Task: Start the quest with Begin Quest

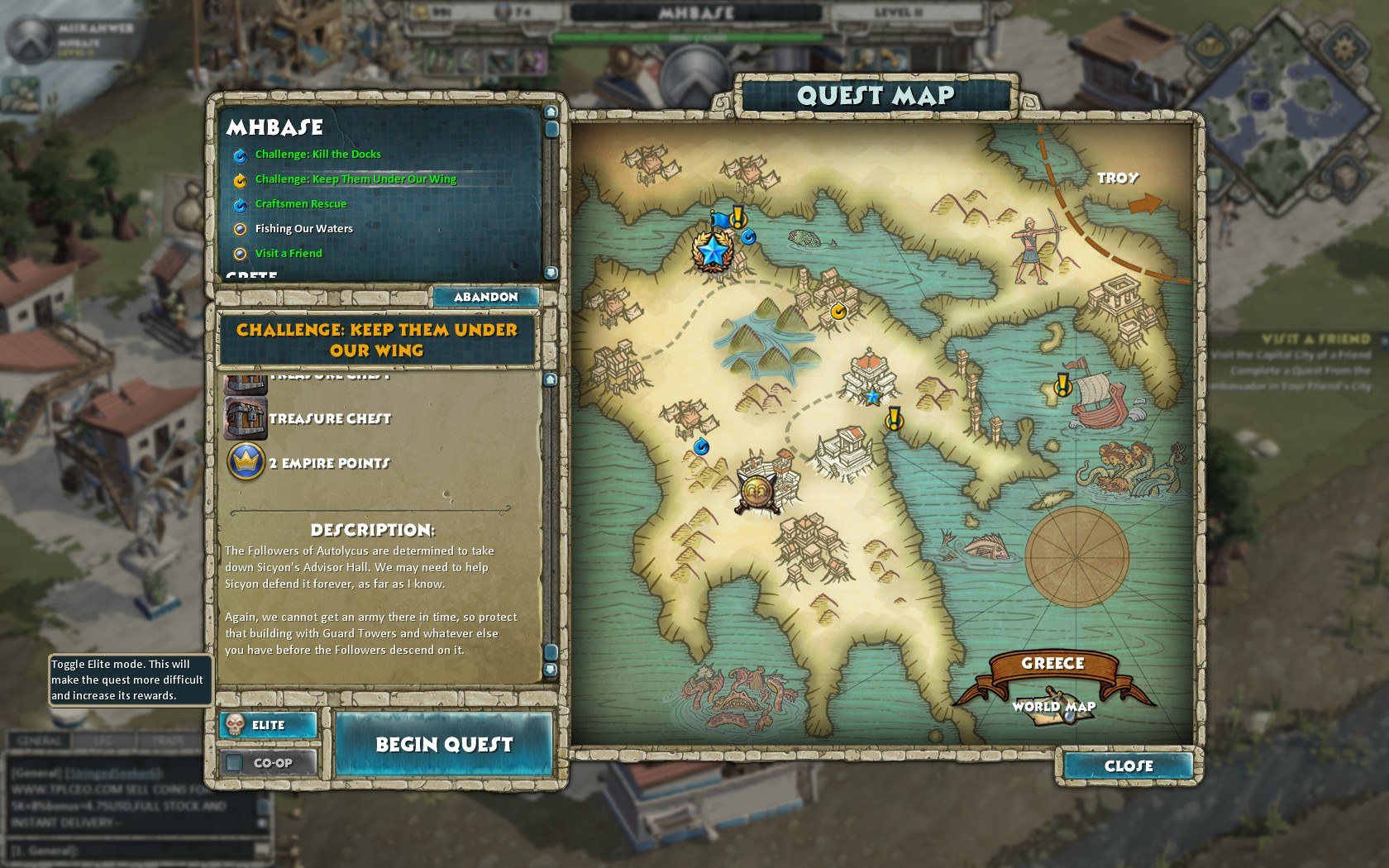Action: click(x=444, y=745)
